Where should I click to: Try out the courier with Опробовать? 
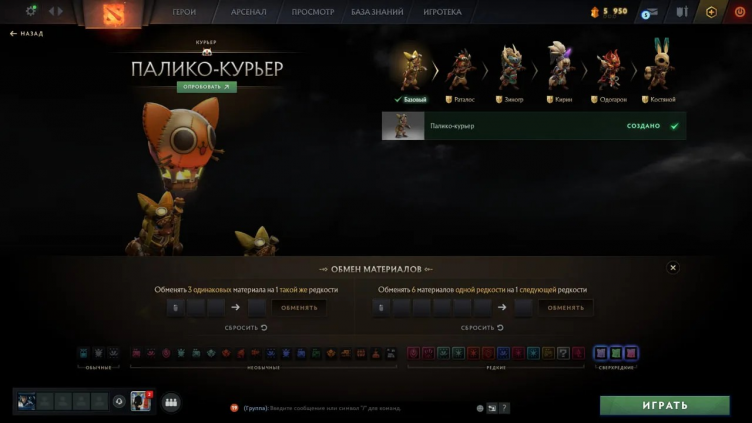click(206, 87)
